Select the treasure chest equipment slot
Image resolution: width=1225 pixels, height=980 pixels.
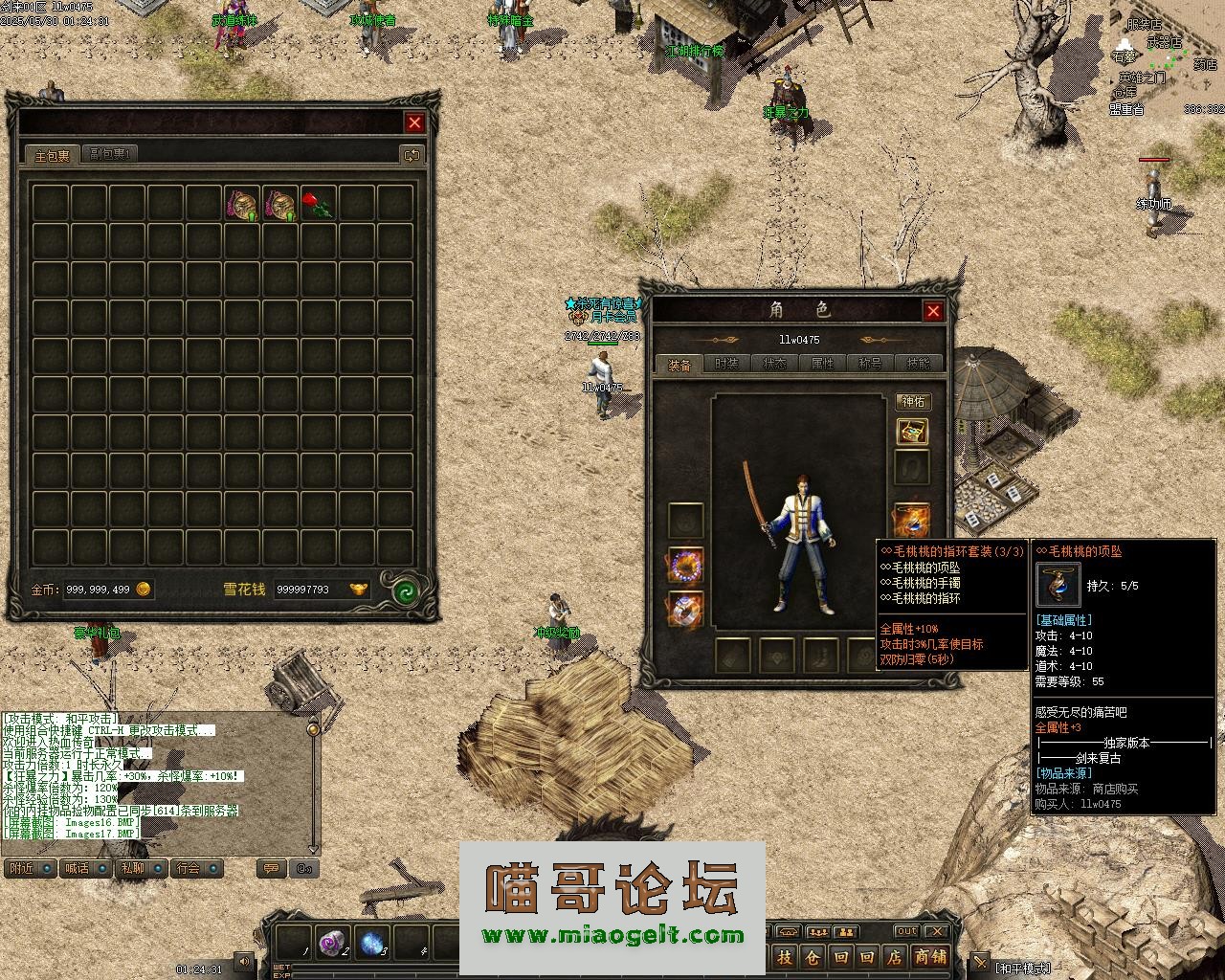tap(912, 432)
